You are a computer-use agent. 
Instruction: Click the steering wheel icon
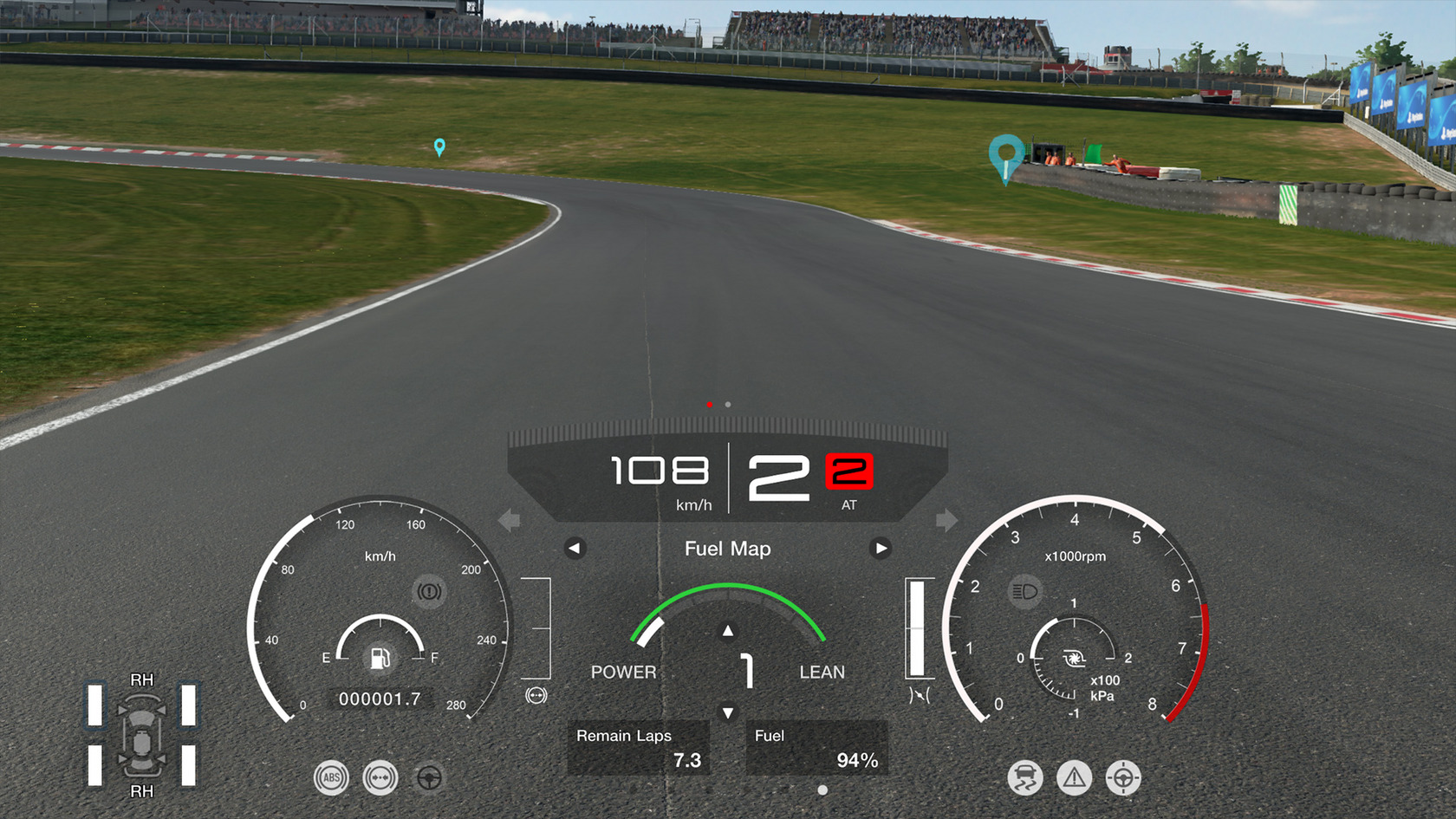coord(429,777)
